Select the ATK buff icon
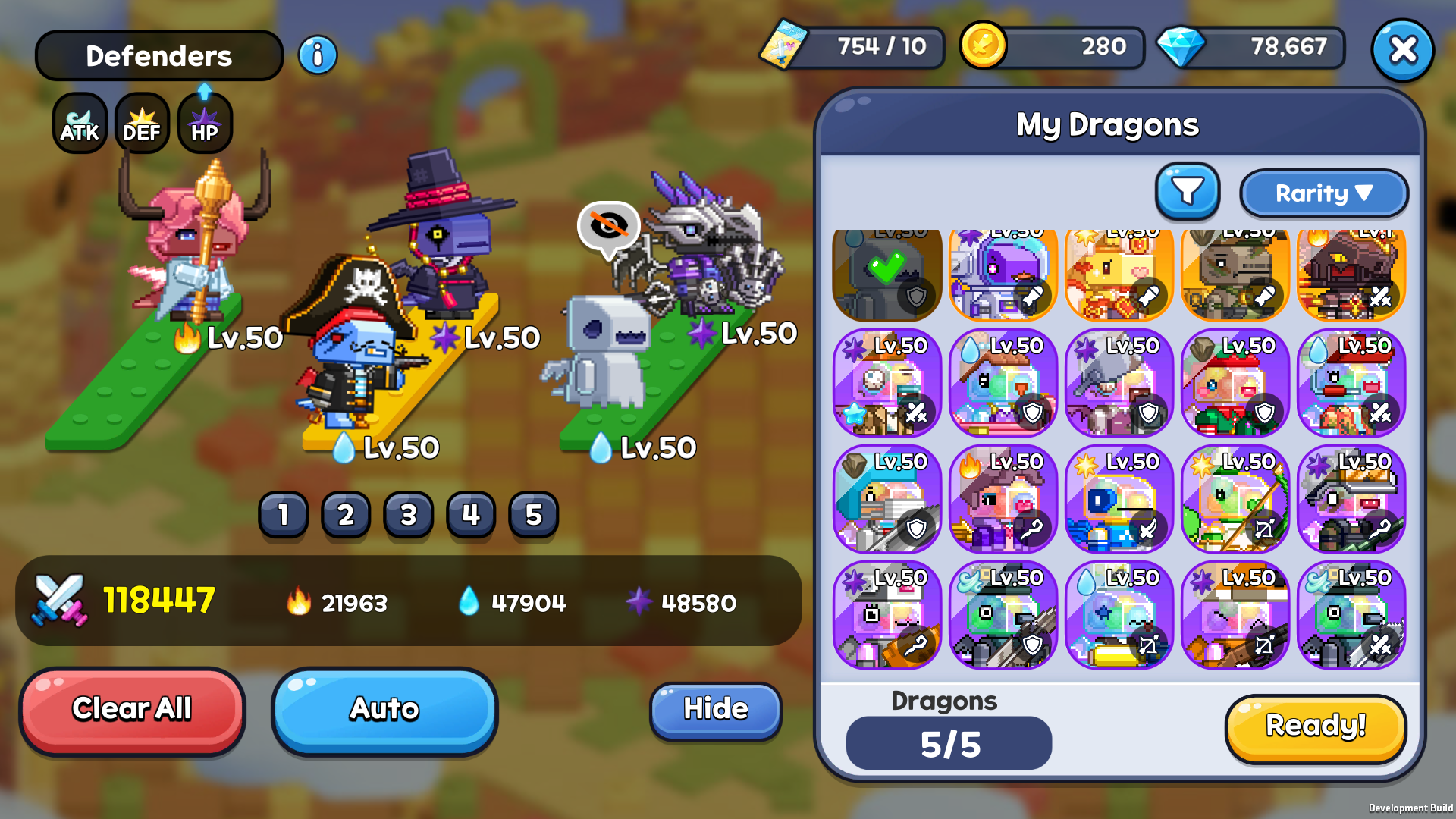The image size is (1456, 819). pyautogui.click(x=80, y=124)
